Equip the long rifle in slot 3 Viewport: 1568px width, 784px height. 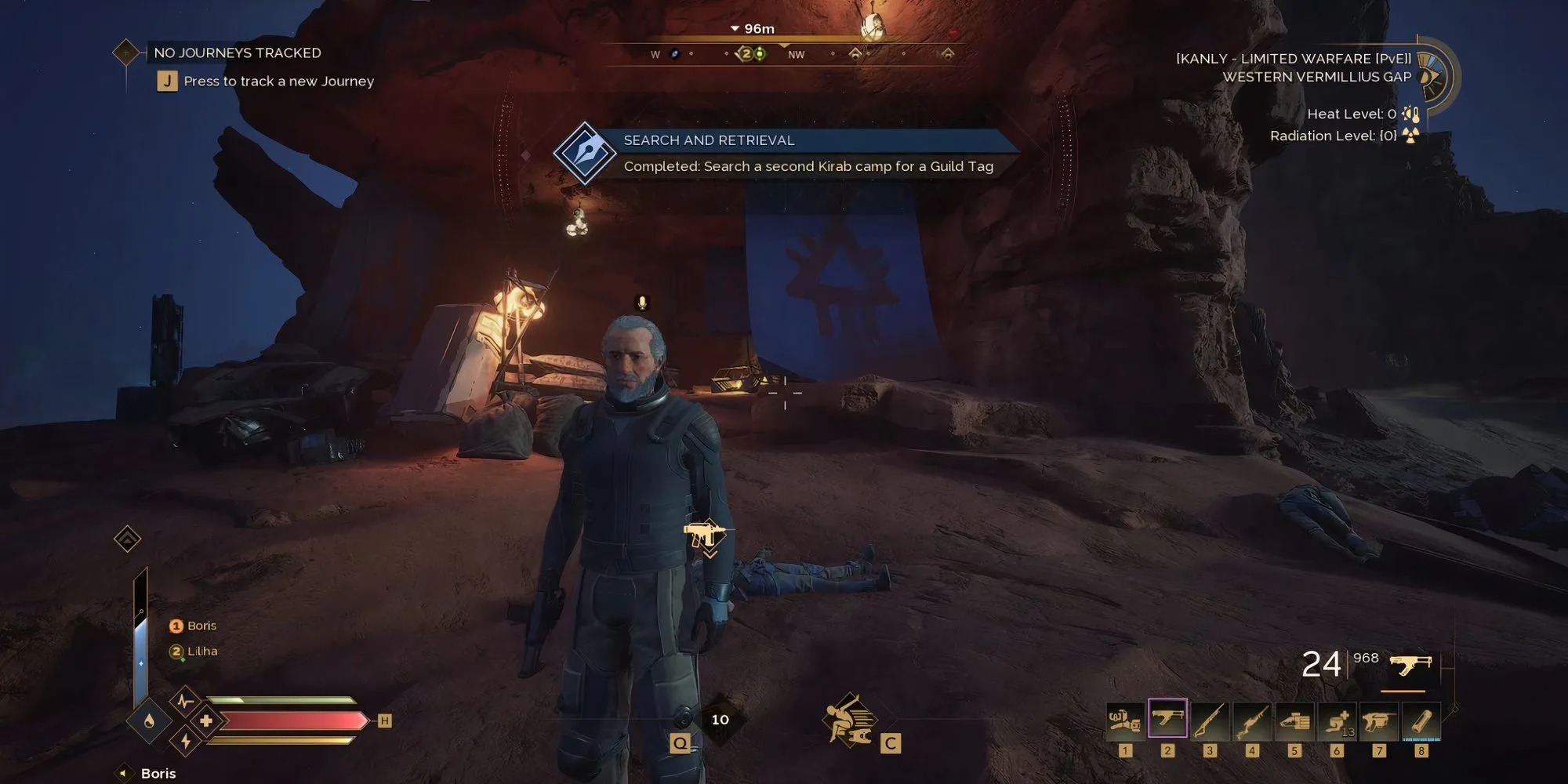(x=1210, y=720)
